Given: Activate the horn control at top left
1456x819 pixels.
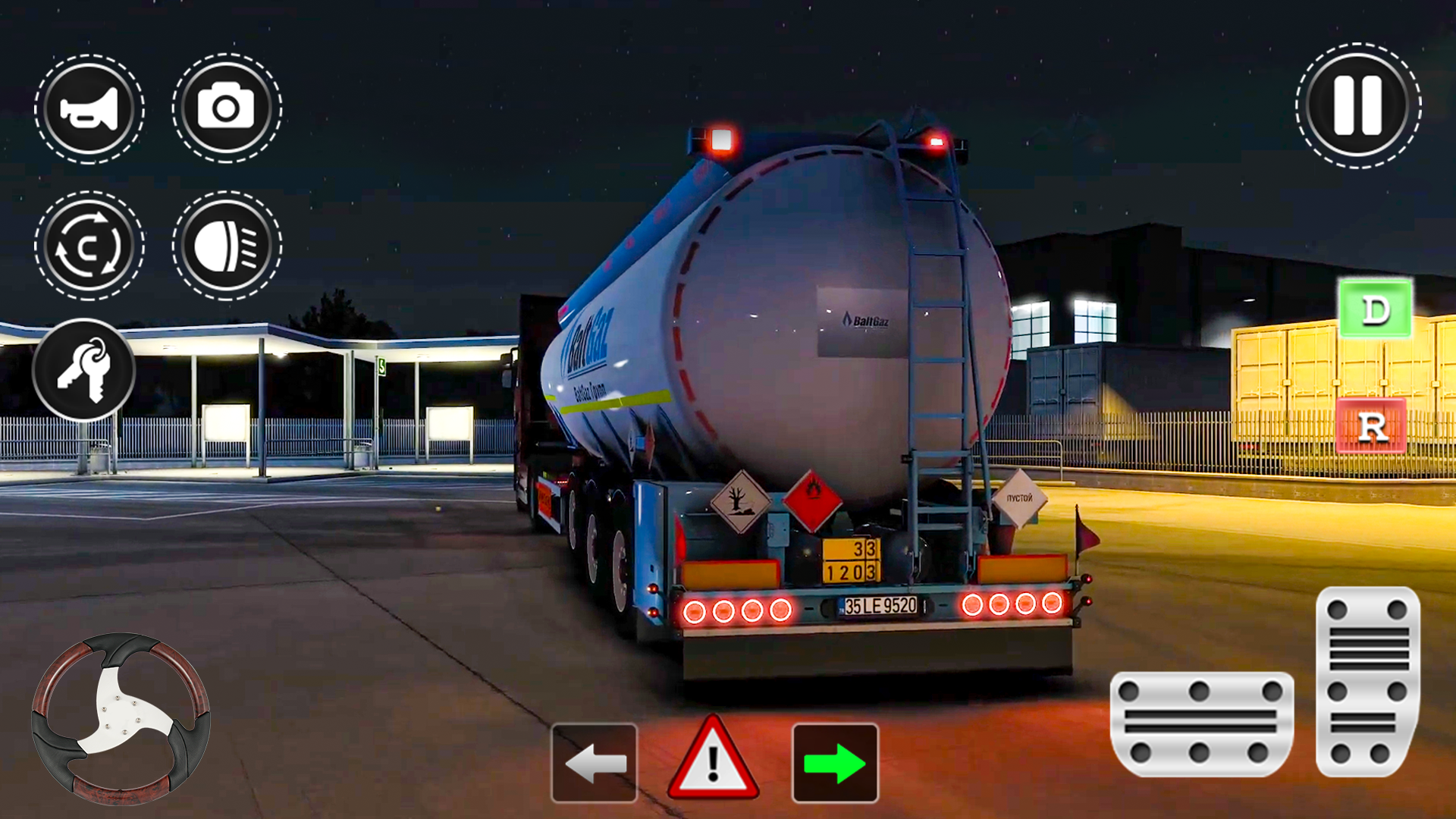Looking at the screenshot, I should pos(89,108).
